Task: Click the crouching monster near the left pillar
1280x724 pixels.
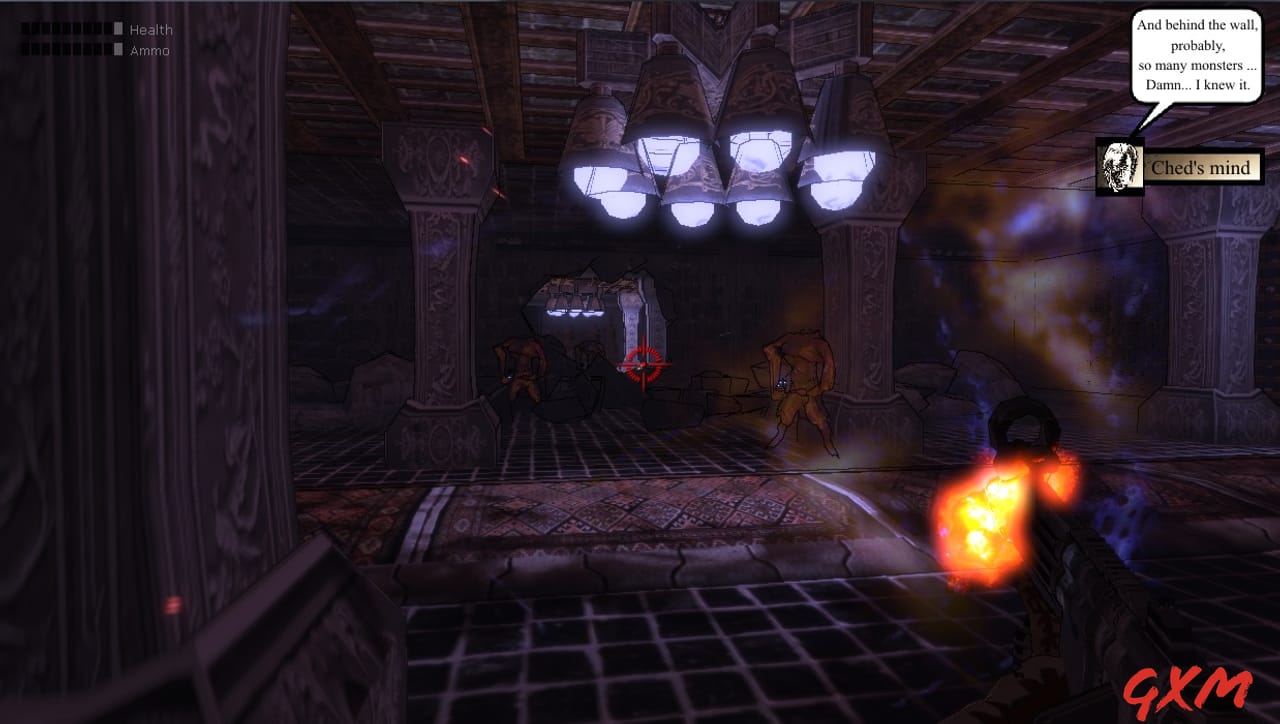Action: tap(522, 370)
